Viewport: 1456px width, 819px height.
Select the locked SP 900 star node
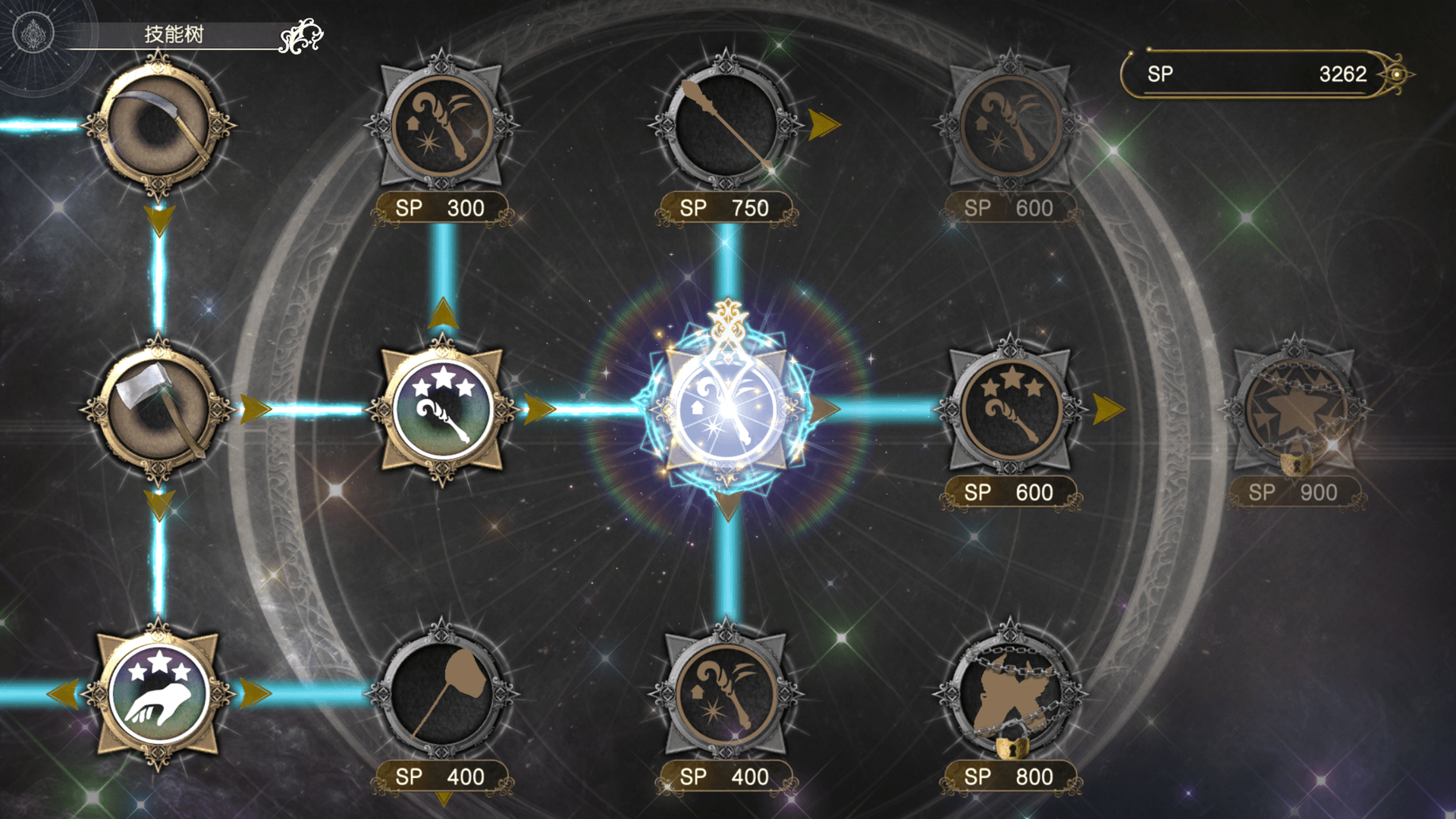pyautogui.click(x=1294, y=409)
